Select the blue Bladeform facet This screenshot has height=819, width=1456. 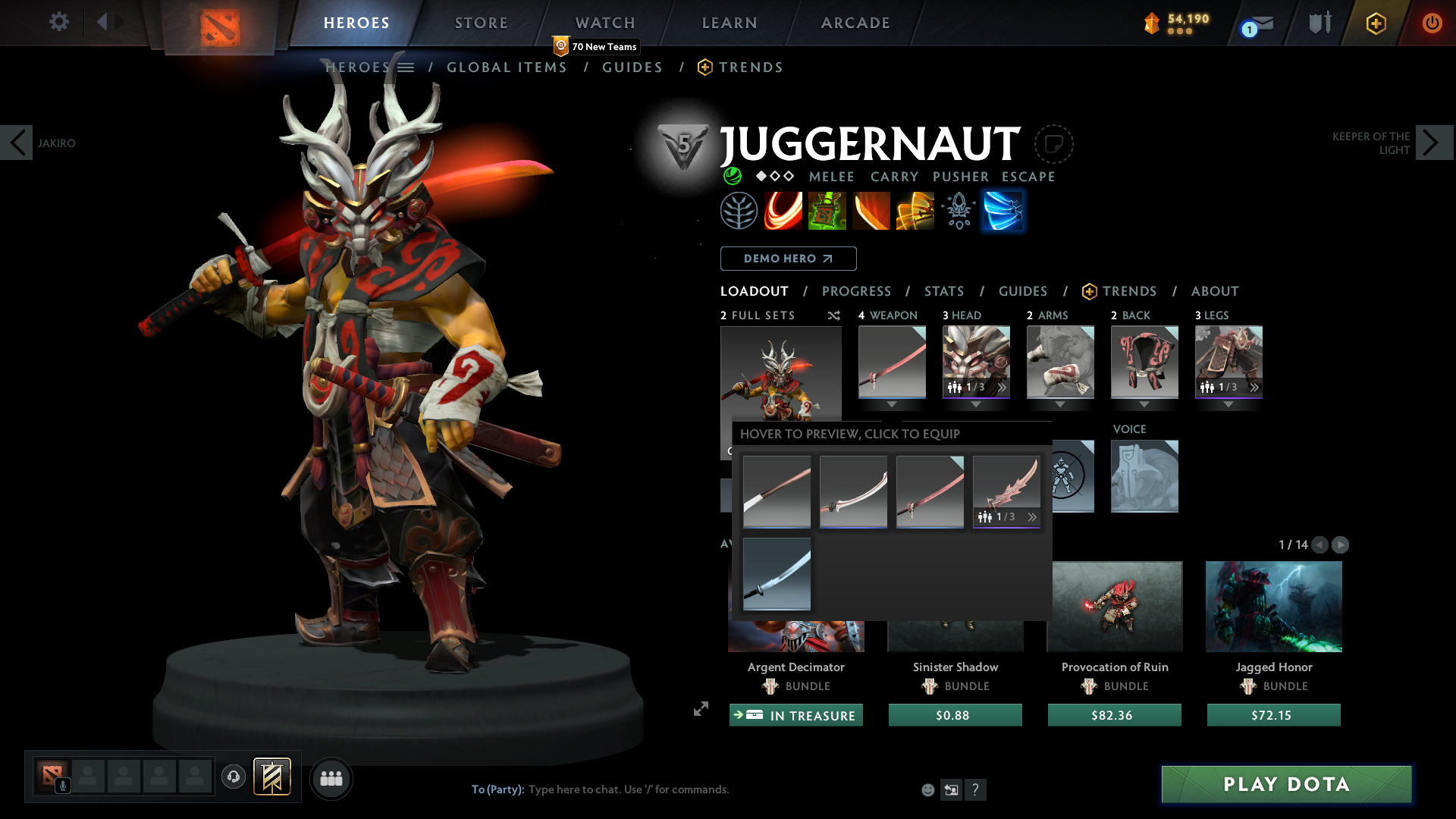click(x=1003, y=211)
